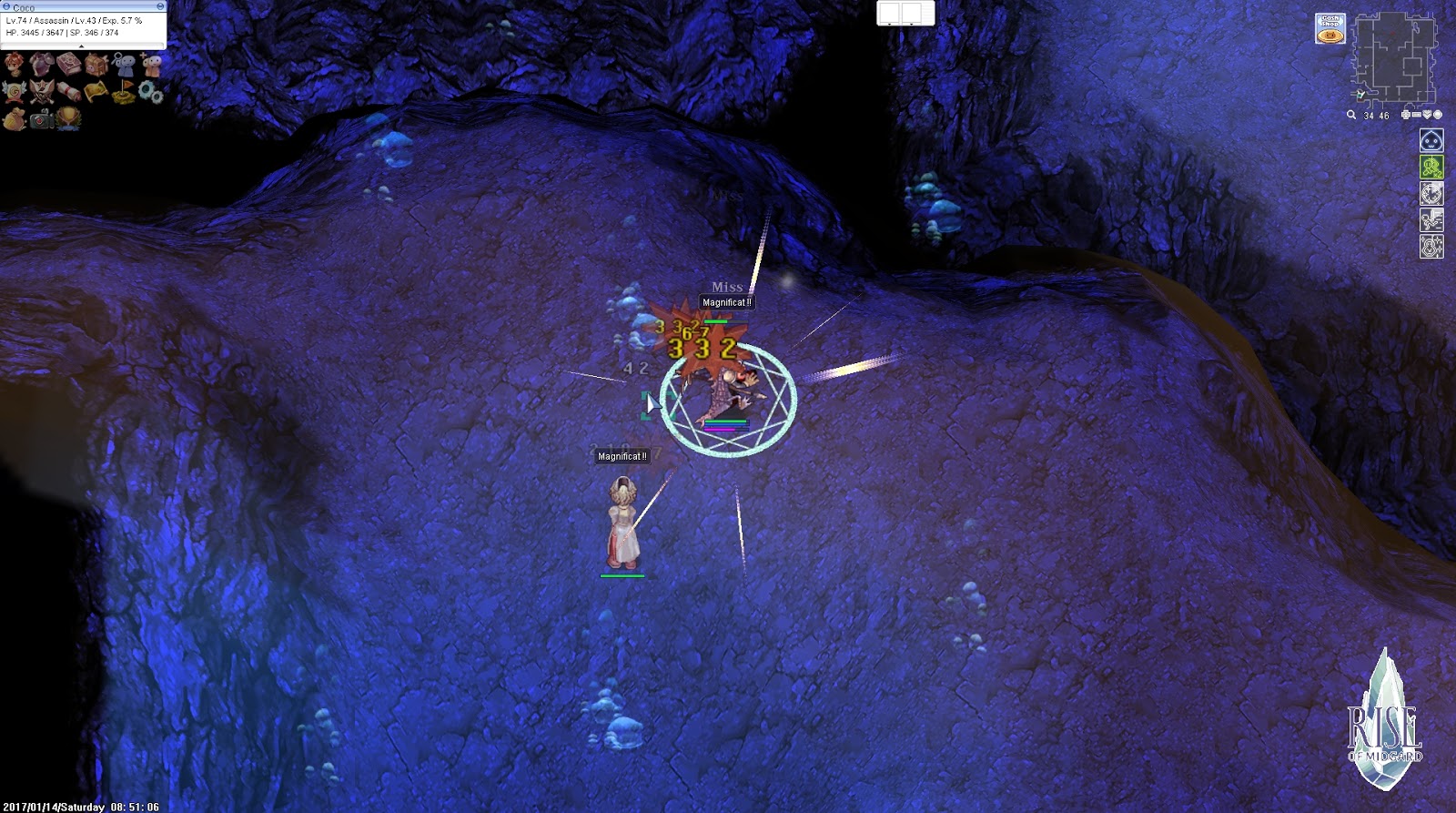Open the Status window icon

(x=14, y=64)
